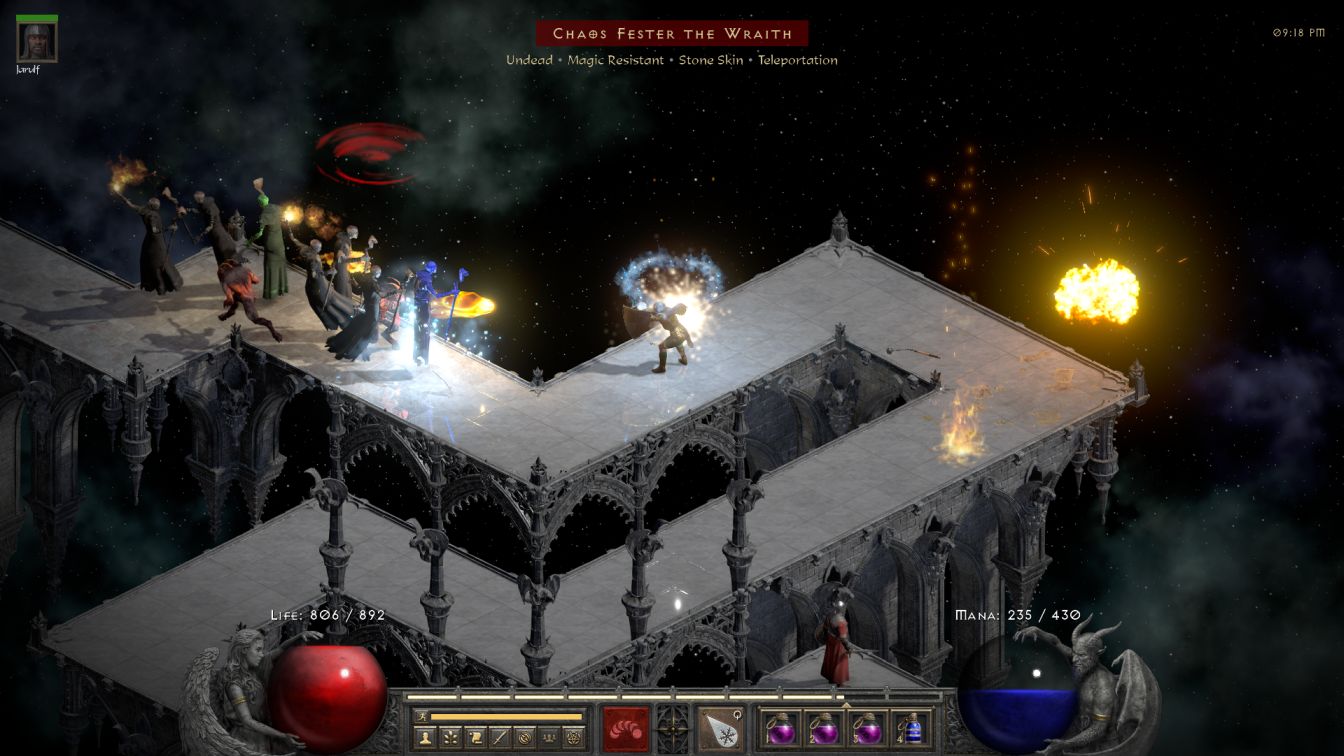Screen dimensions: 1344x756
Task: Toggle the run/walk button
Action: tap(421, 716)
